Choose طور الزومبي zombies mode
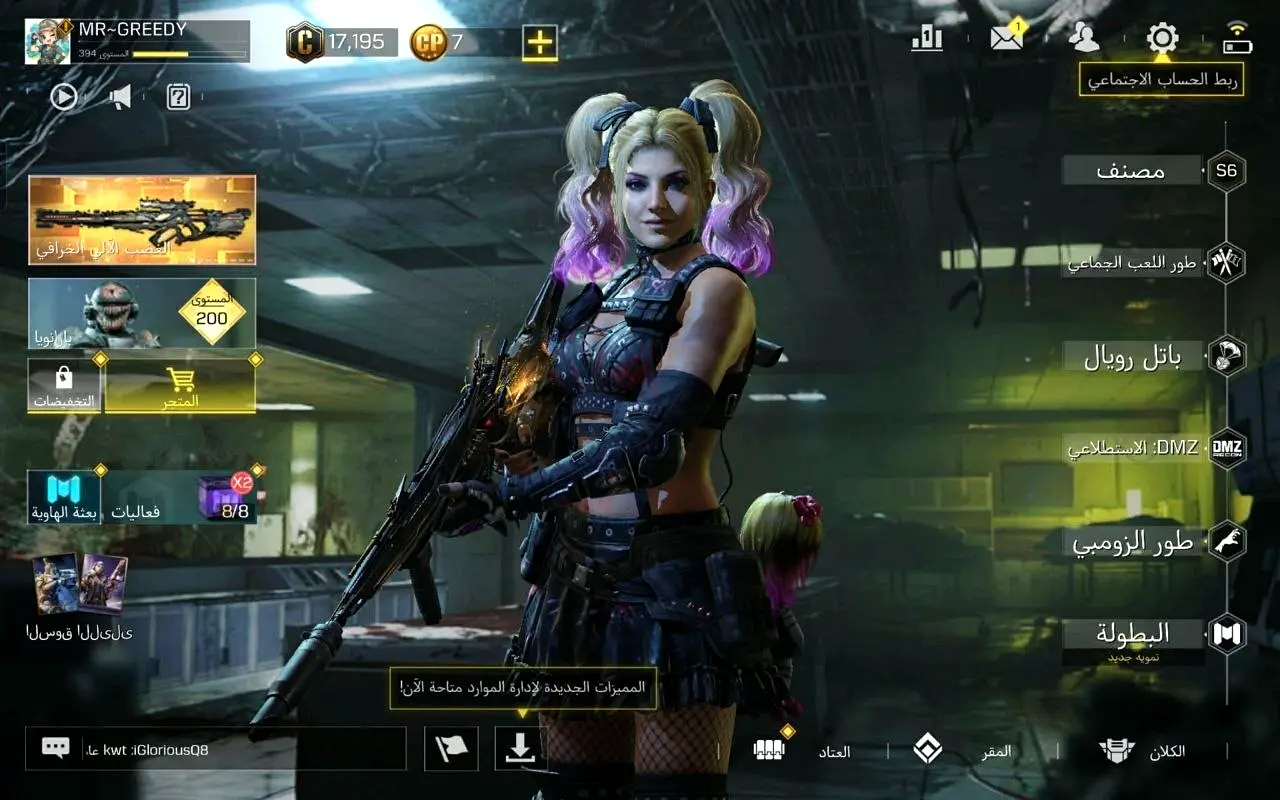Screen dimensions: 1280x800 [1133, 543]
